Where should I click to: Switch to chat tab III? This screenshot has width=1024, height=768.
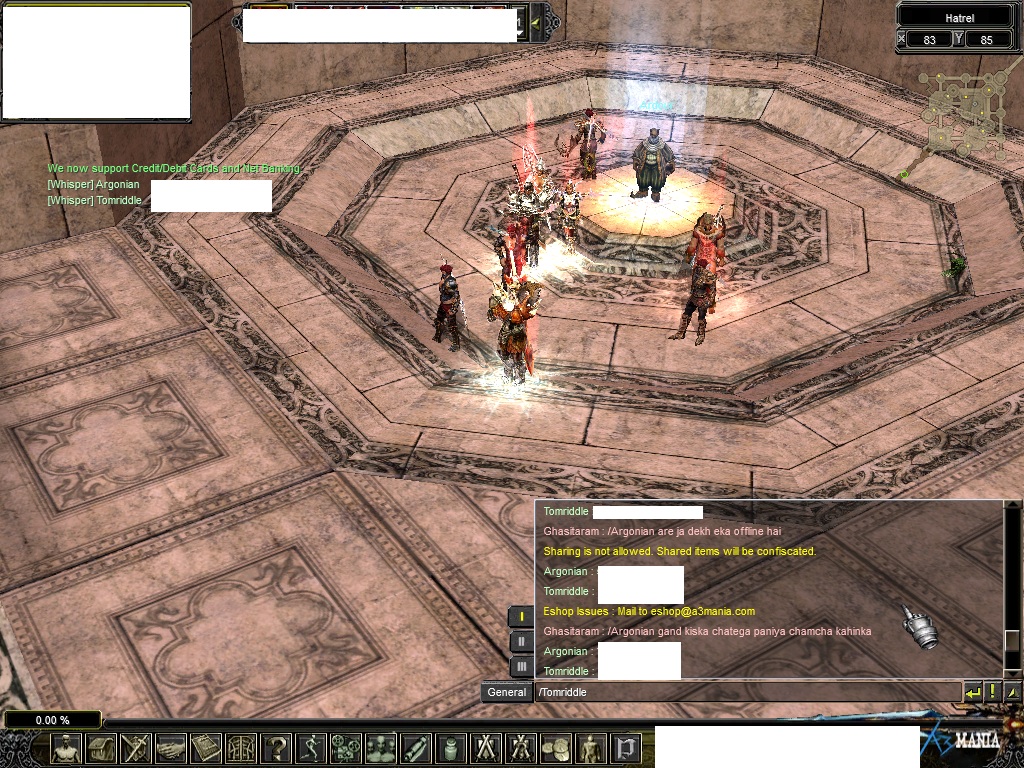tap(521, 666)
